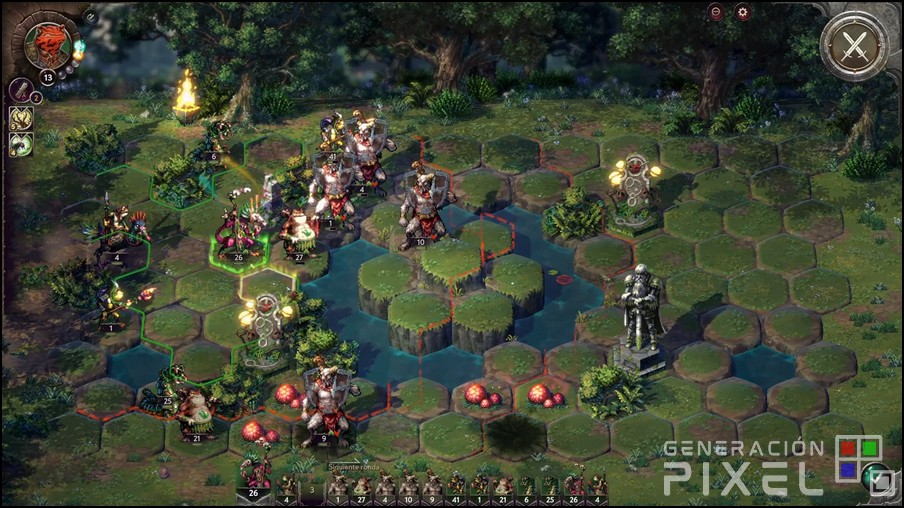Use the green beast hero ability

(x=21, y=145)
